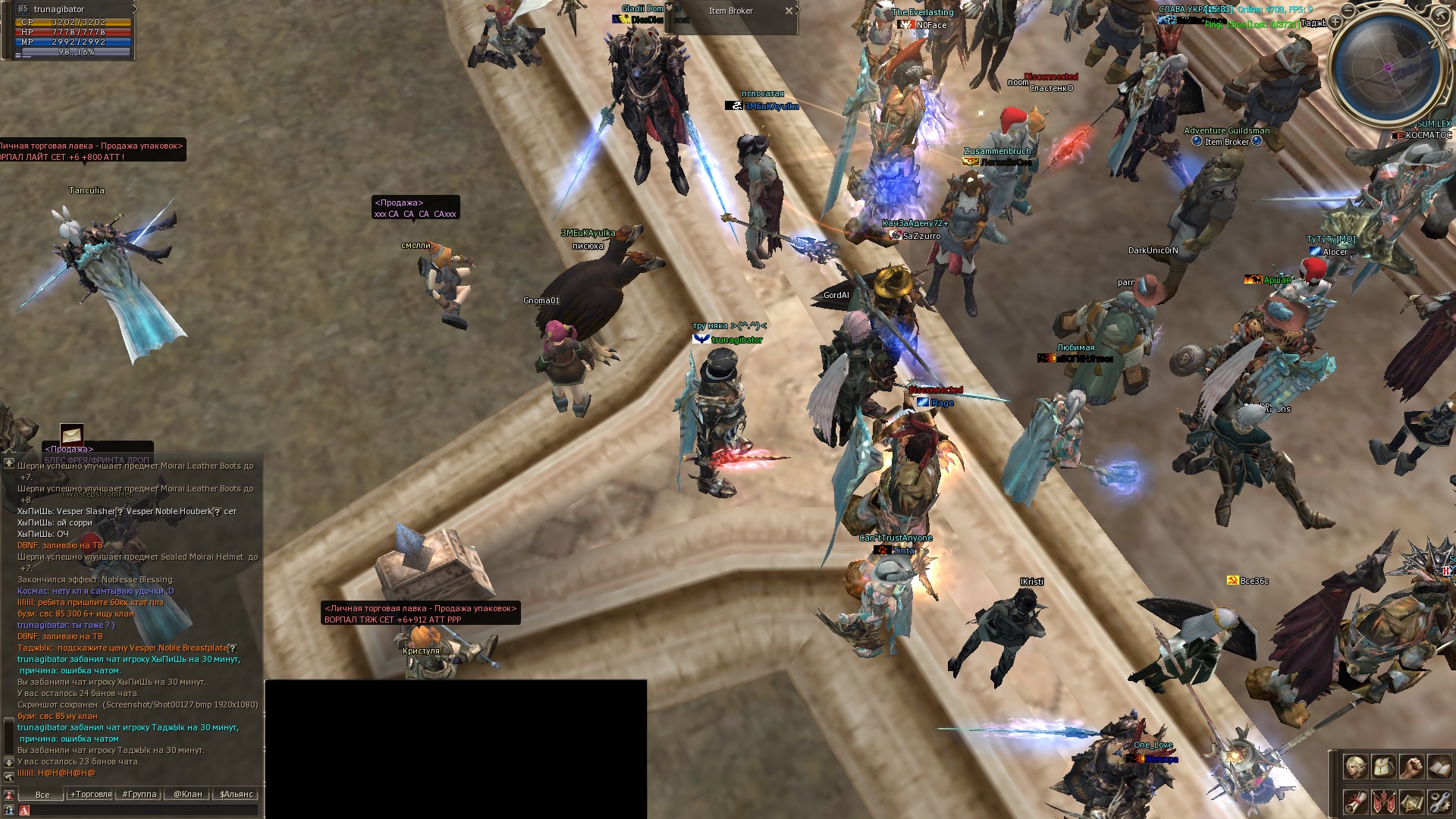Switch to the +Торговля chat tab
Screen dimensions: 1456x819
91,795
